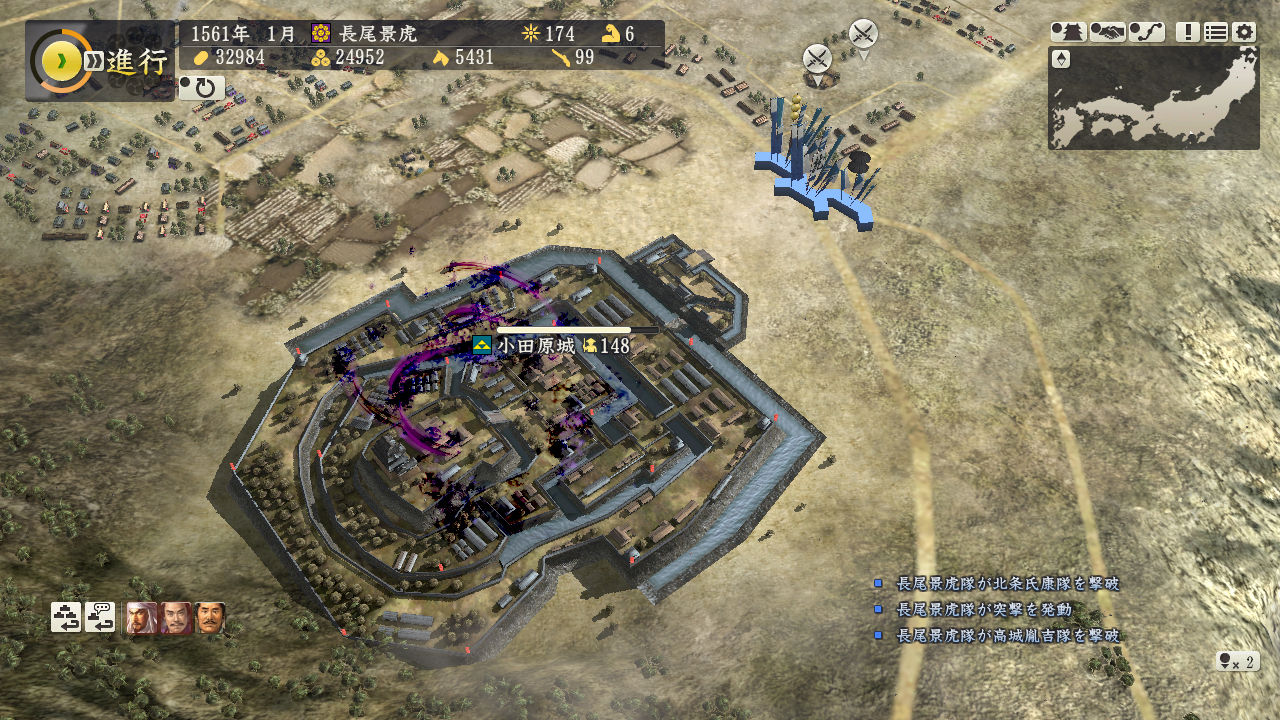Click the 長尾景虎 clan name header
1280x720 pixels.
point(377,33)
